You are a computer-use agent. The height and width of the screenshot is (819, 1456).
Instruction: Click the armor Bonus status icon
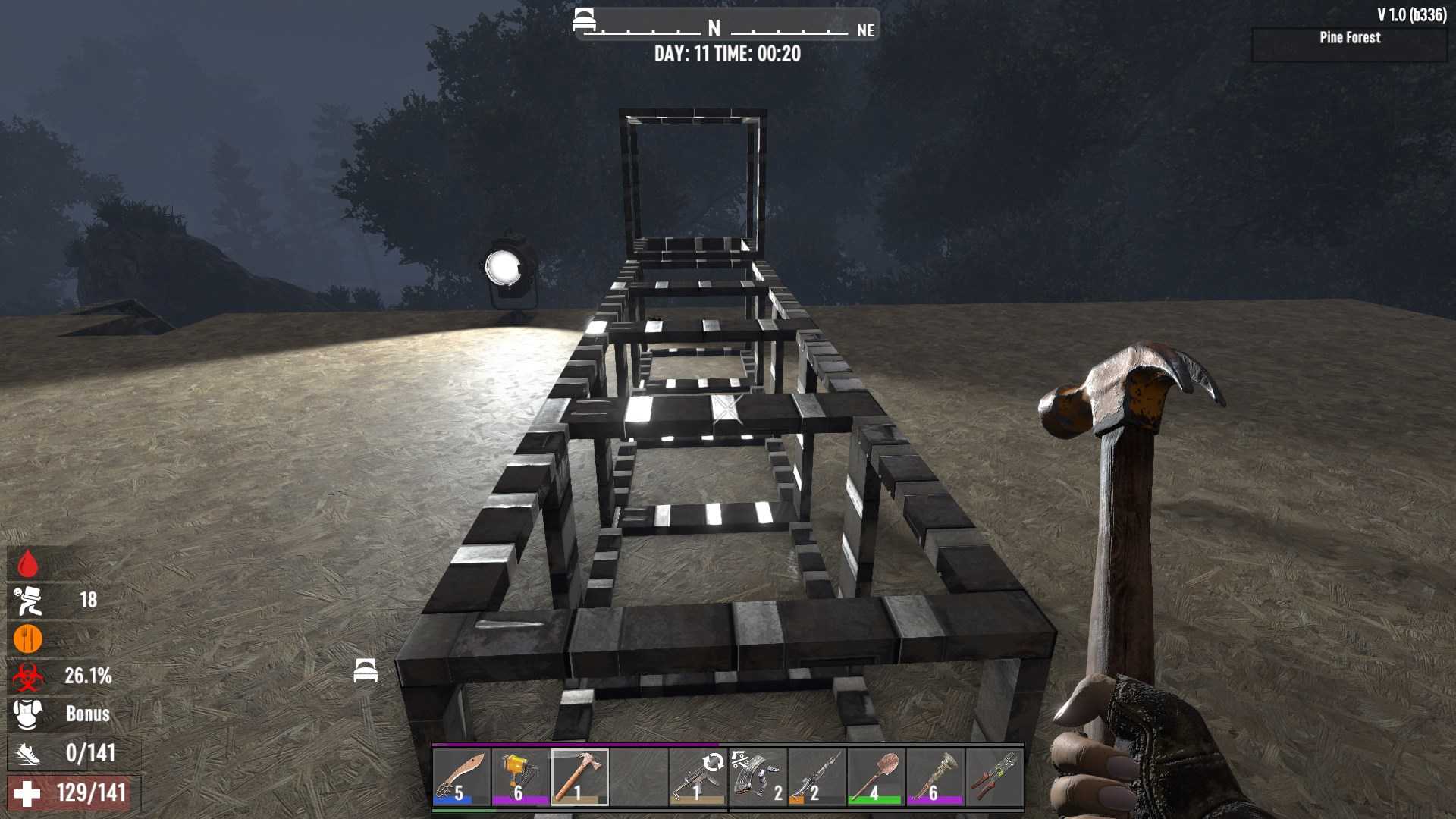(28, 714)
